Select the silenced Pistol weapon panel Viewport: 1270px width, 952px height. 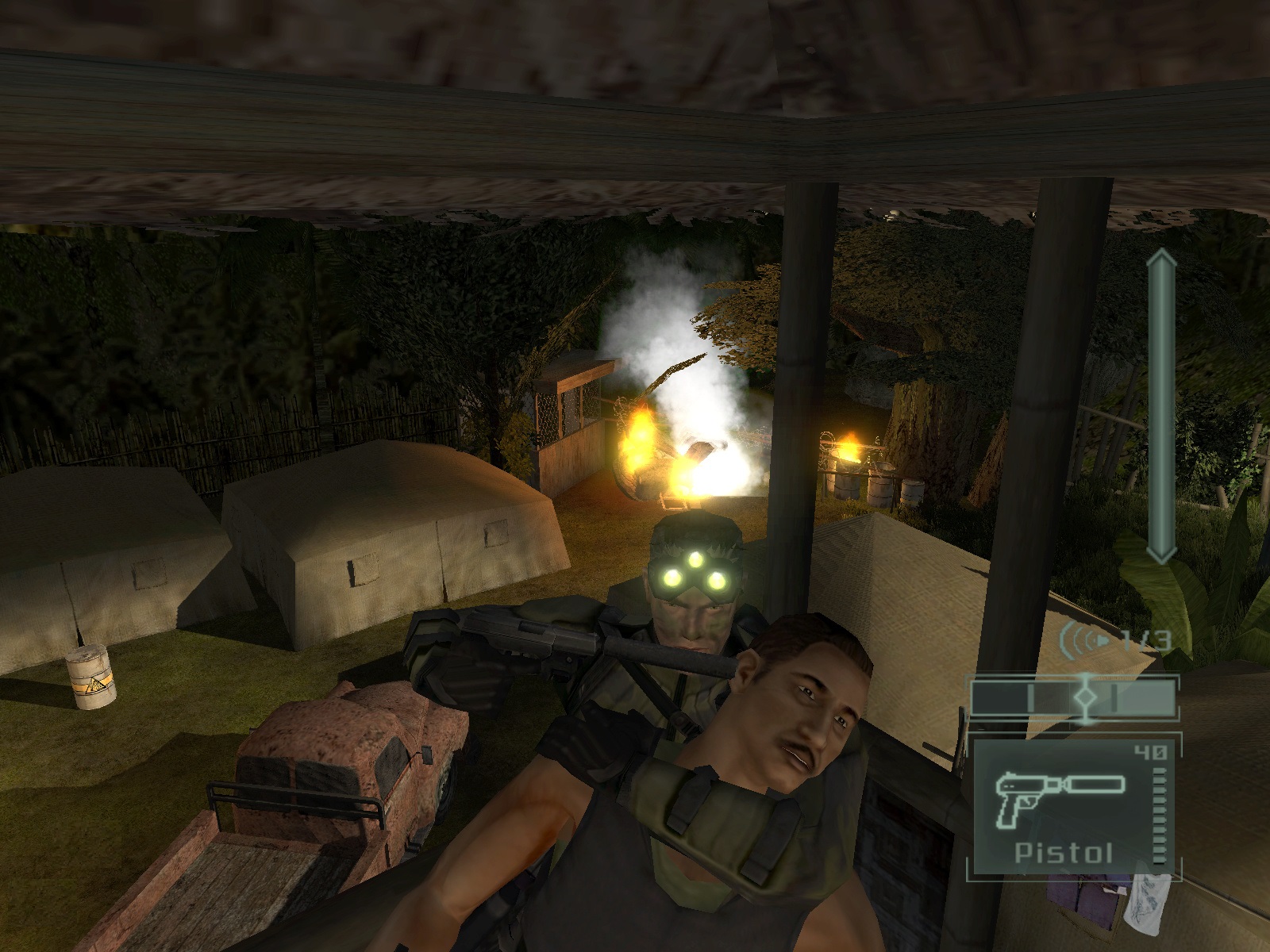pos(1072,807)
